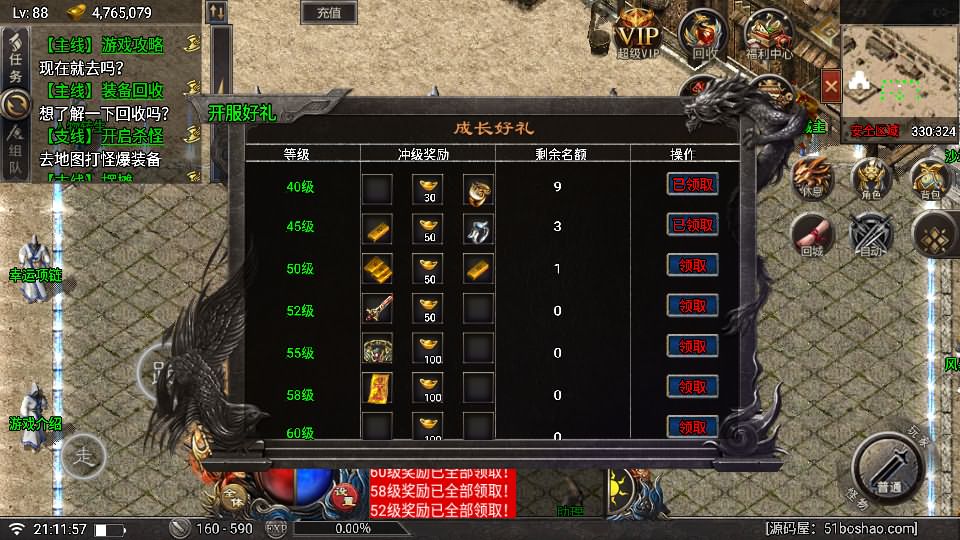The image size is (960, 540).
Task: Open the 福利中心 welfare center
Action: click(x=768, y=34)
